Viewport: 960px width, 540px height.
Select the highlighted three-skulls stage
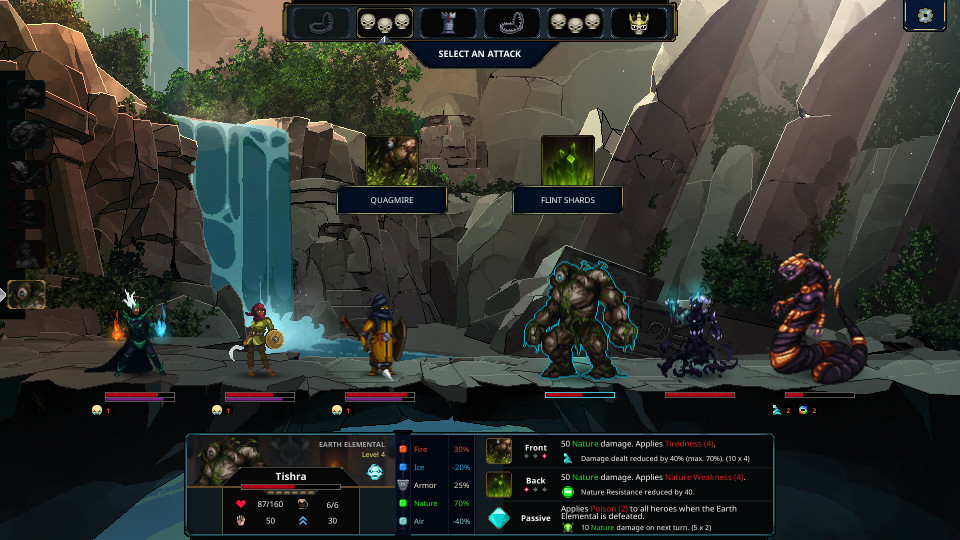385,22
